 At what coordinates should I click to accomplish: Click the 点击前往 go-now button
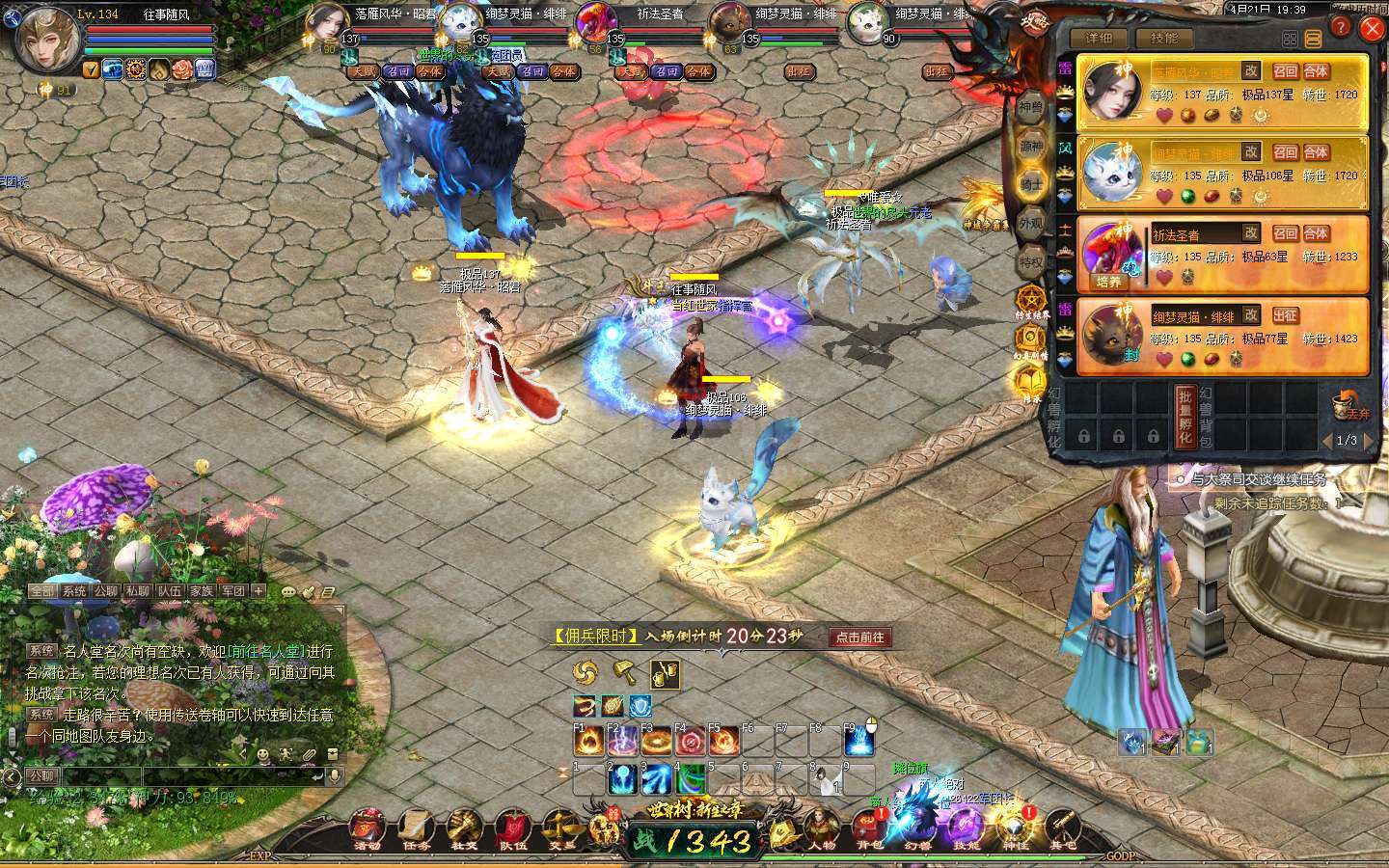click(x=859, y=637)
